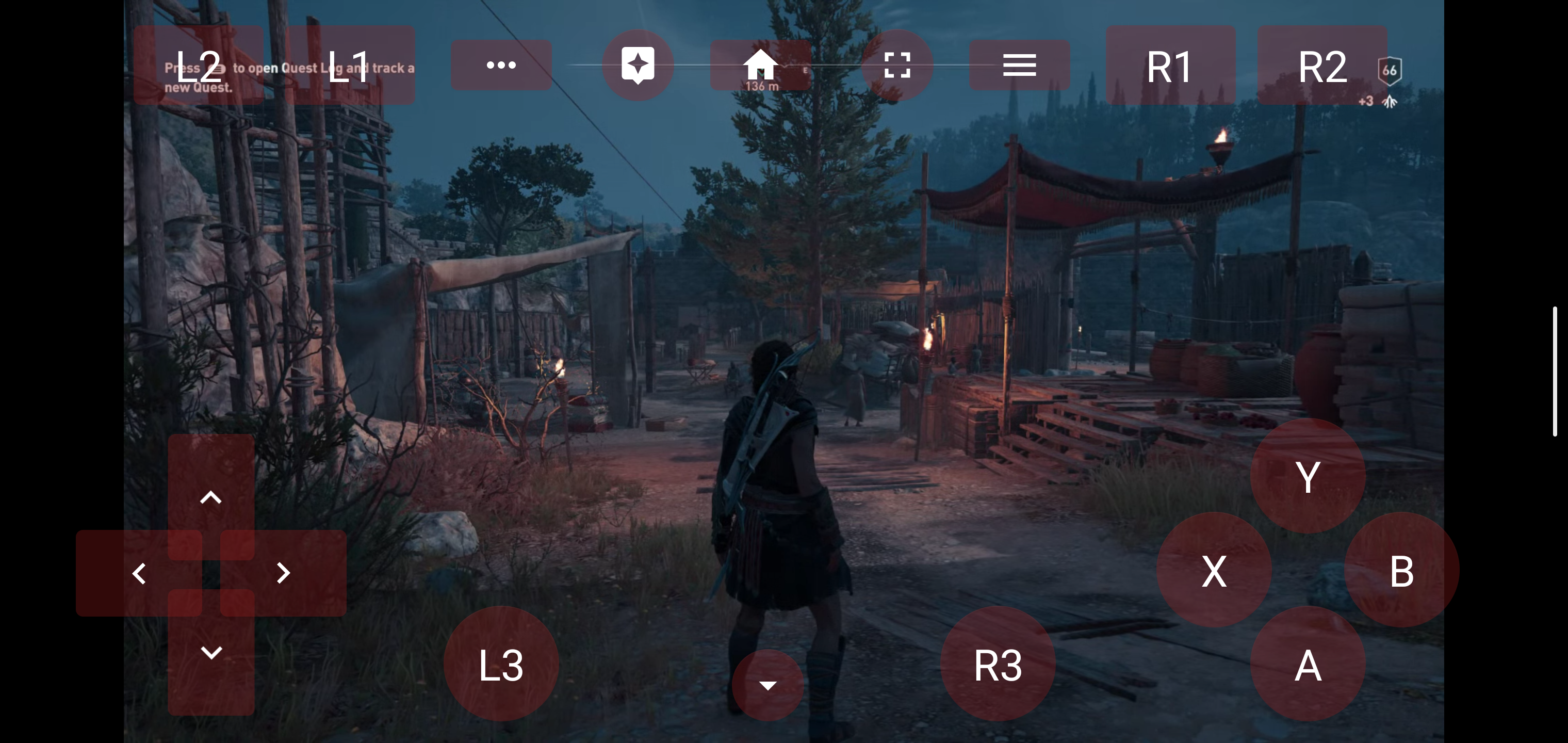Collapse overlay via the down chevron
The width and height of the screenshot is (1568, 743).
click(x=767, y=685)
